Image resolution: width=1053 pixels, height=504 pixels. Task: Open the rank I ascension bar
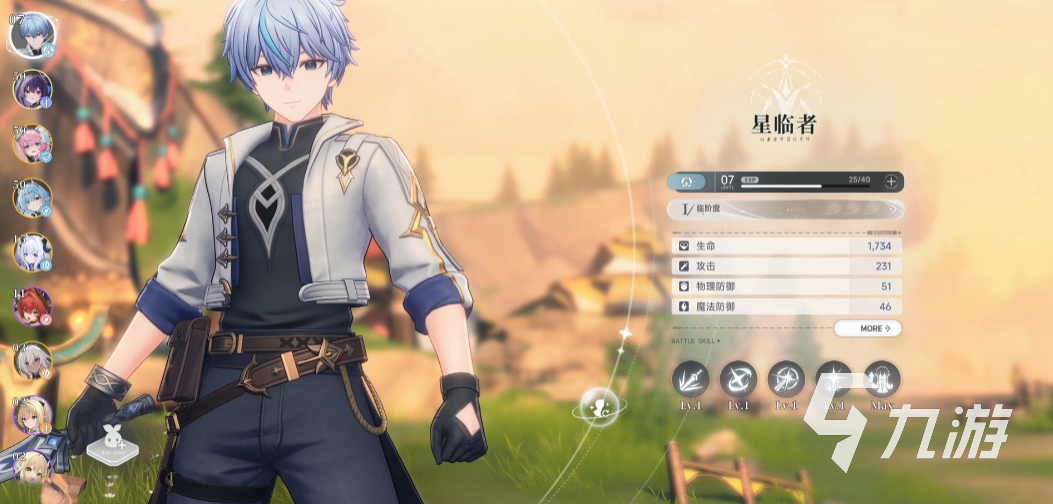click(x=786, y=210)
